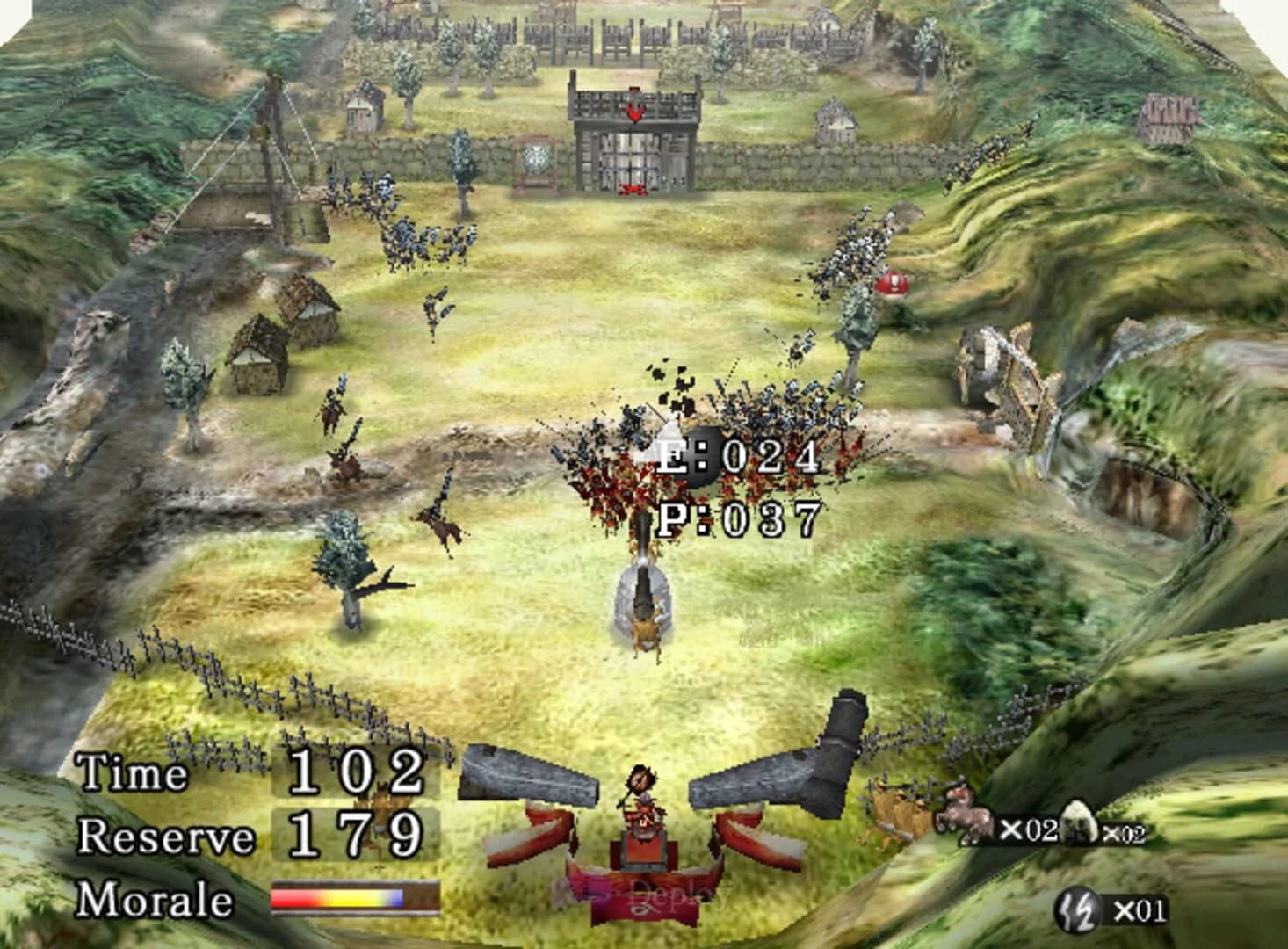Click the red X marker at the gate entrance

pyautogui.click(x=635, y=189)
